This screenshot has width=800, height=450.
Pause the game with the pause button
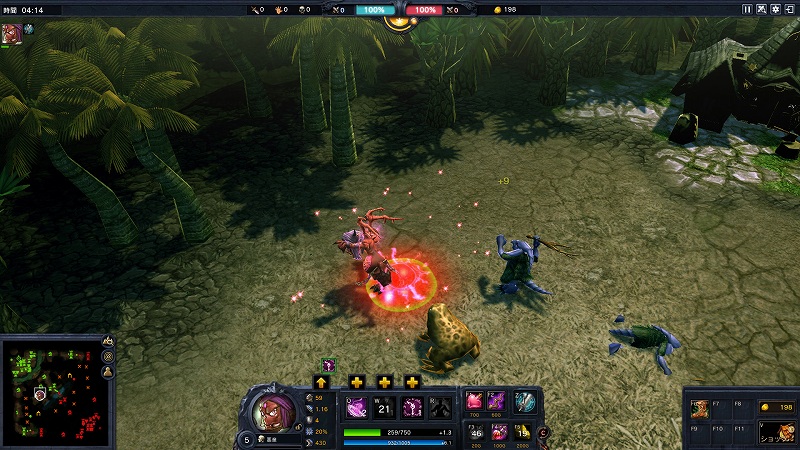[747, 9]
